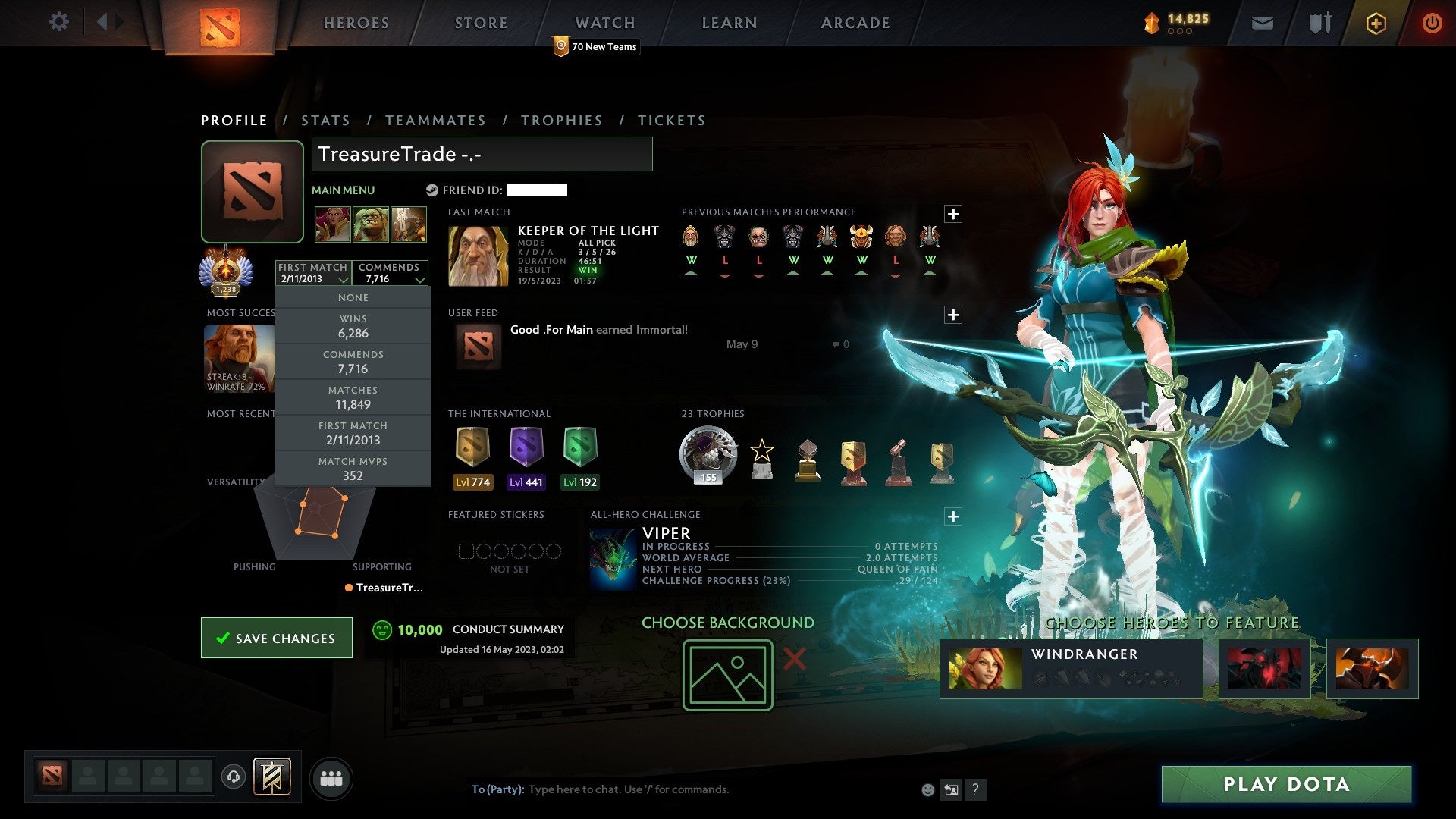Open the settings gear icon
Viewport: 1456px width, 819px height.
58,22
